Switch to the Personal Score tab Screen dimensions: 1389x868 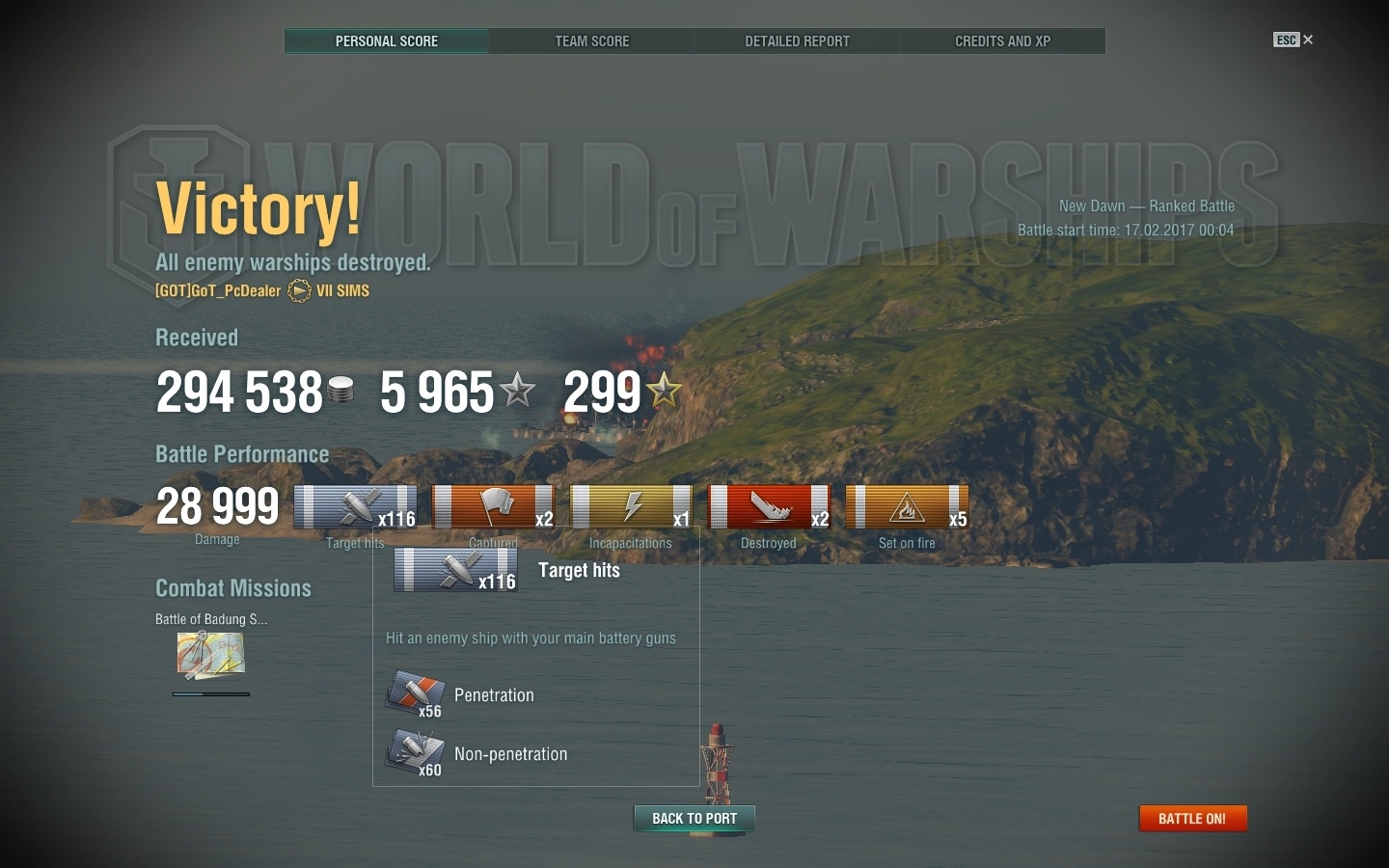tap(387, 41)
